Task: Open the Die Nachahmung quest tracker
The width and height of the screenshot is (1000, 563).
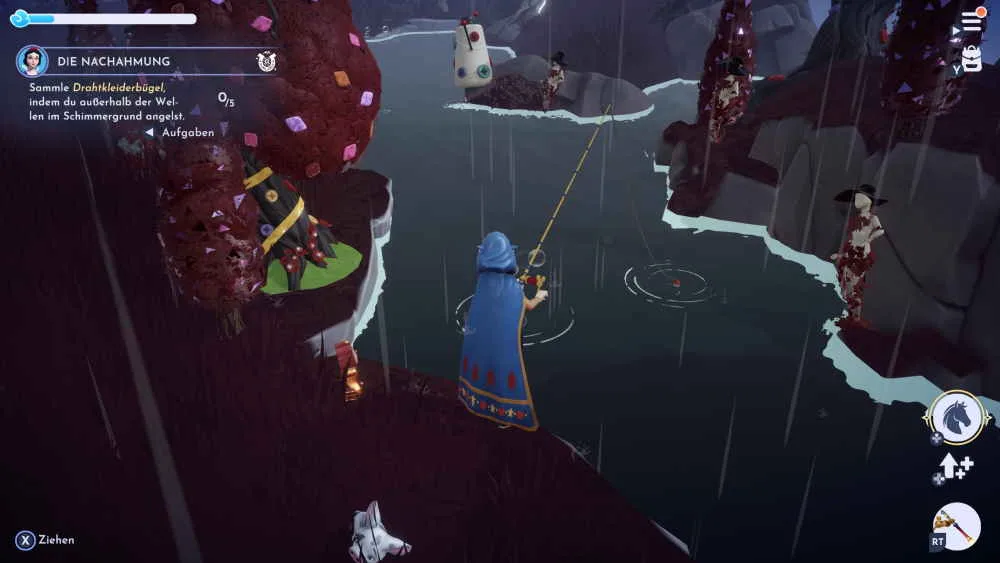Action: coord(113,61)
